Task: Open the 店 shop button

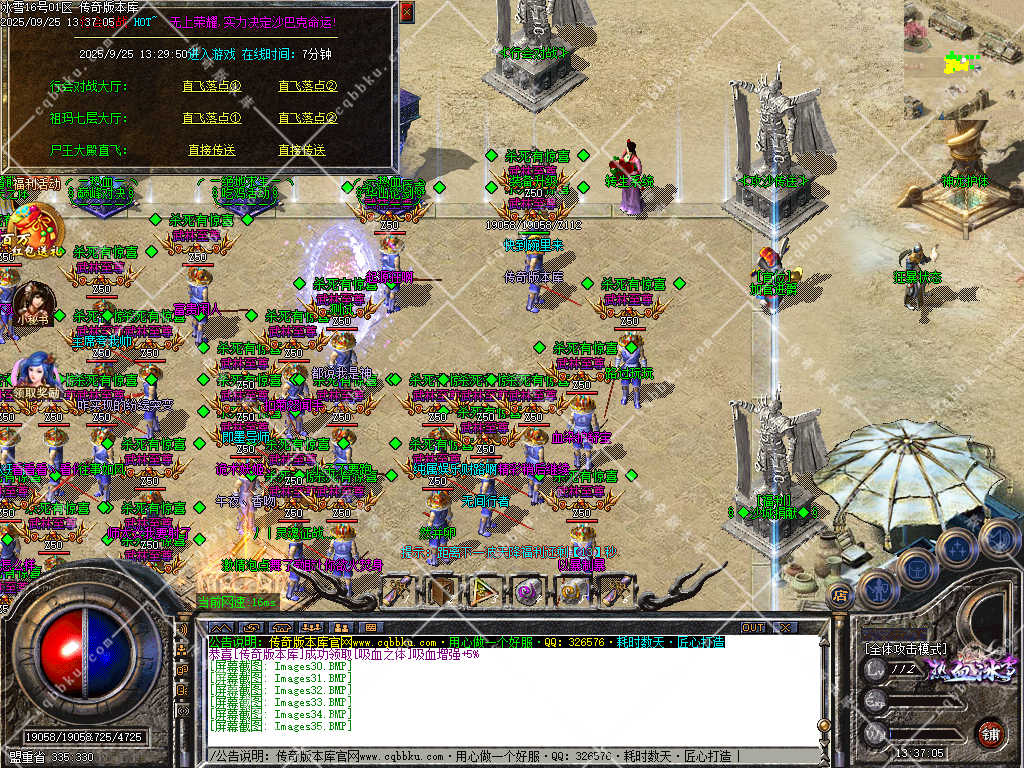Action: pyautogui.click(x=840, y=597)
